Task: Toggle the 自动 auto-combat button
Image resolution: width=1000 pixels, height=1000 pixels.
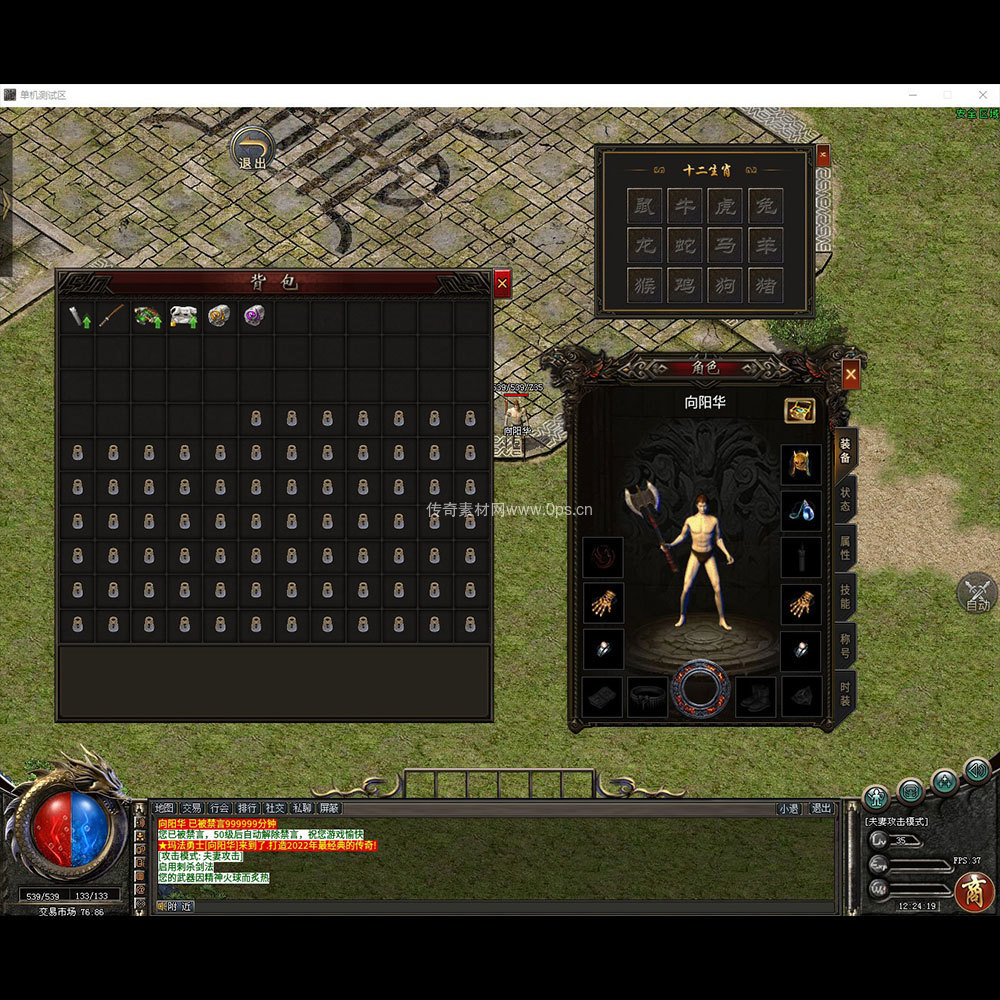Action: 977,594
